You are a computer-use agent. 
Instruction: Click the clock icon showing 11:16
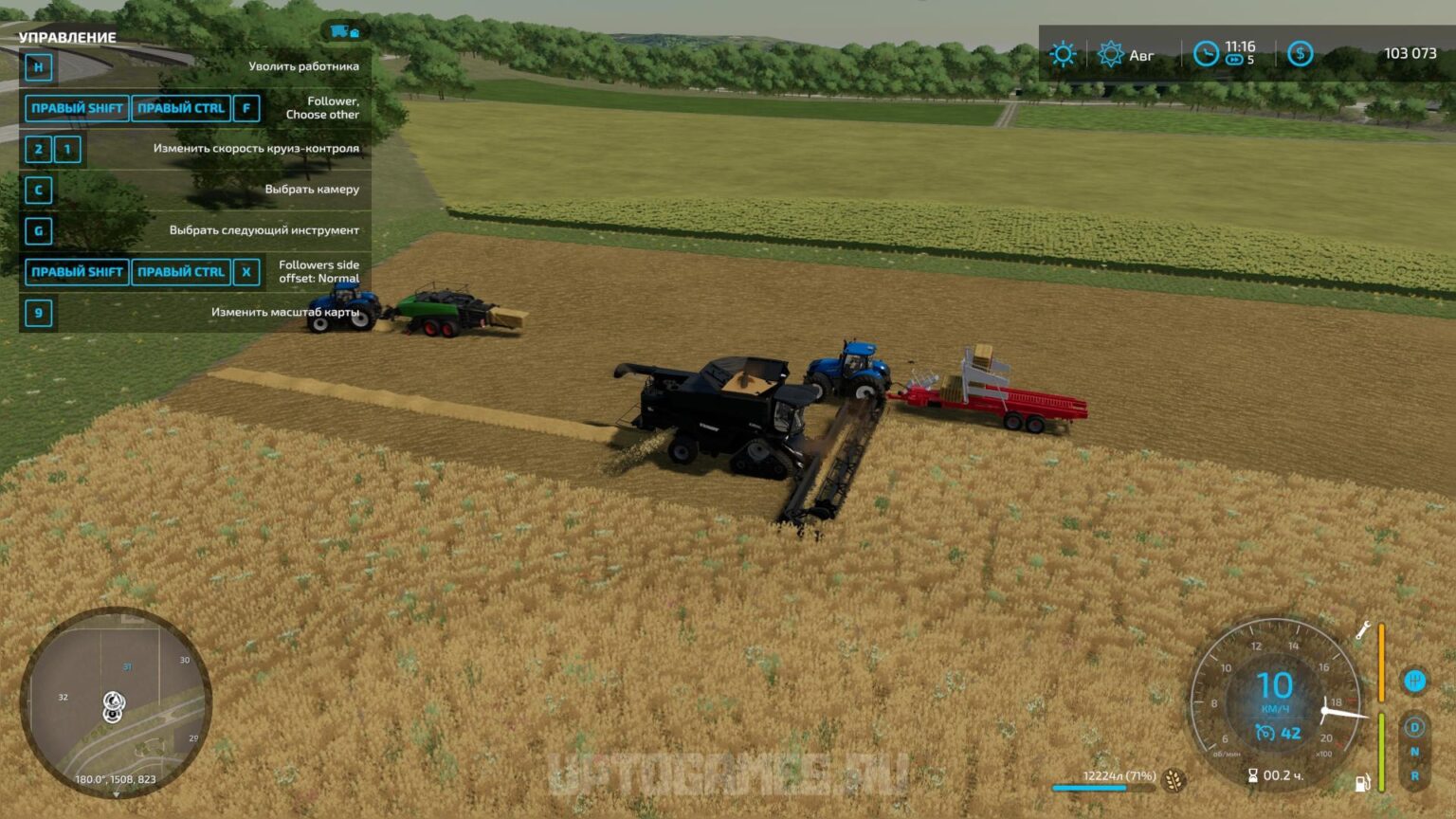pos(1206,52)
